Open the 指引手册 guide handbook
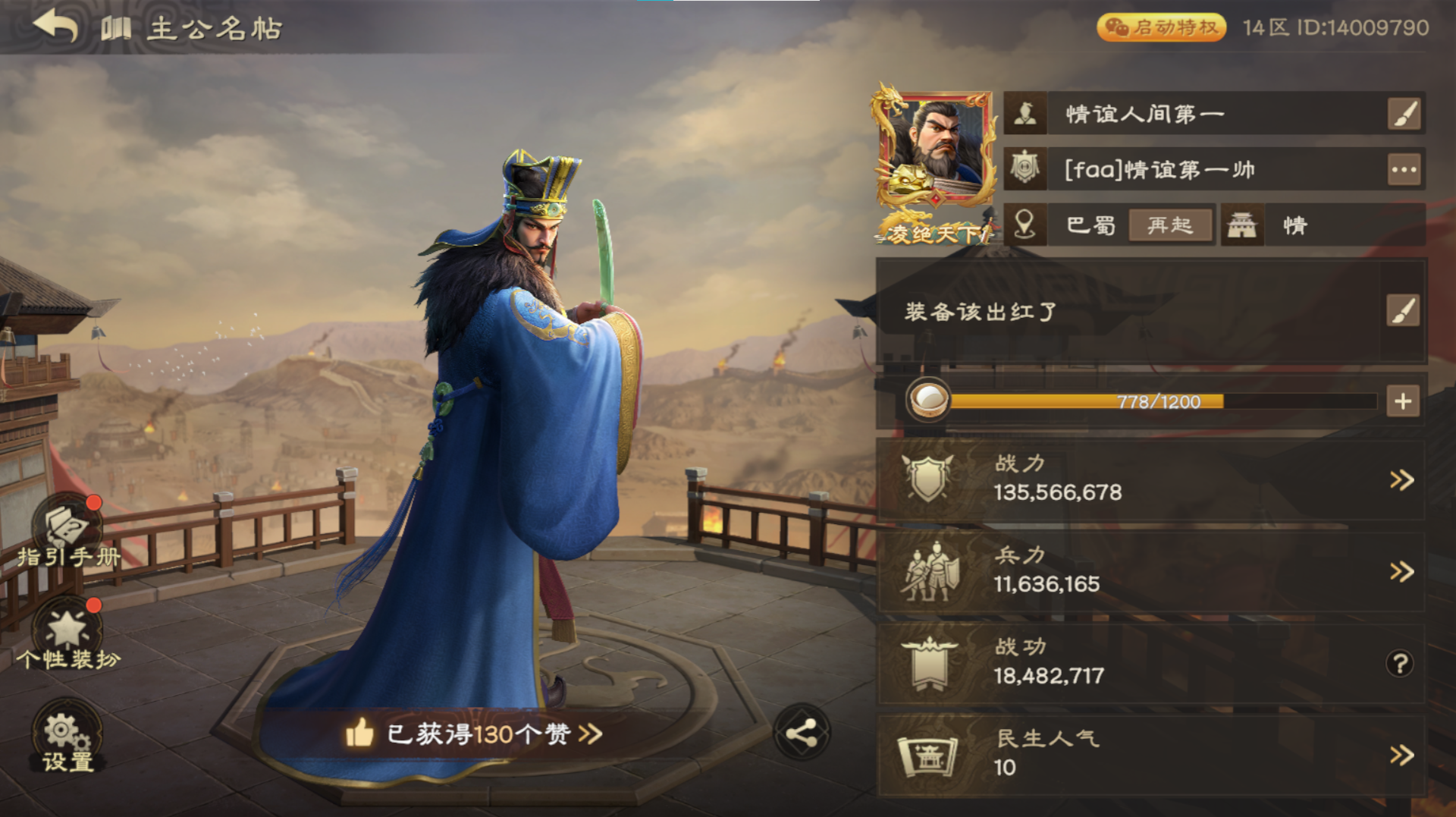The image size is (1456, 817). pyautogui.click(x=68, y=531)
